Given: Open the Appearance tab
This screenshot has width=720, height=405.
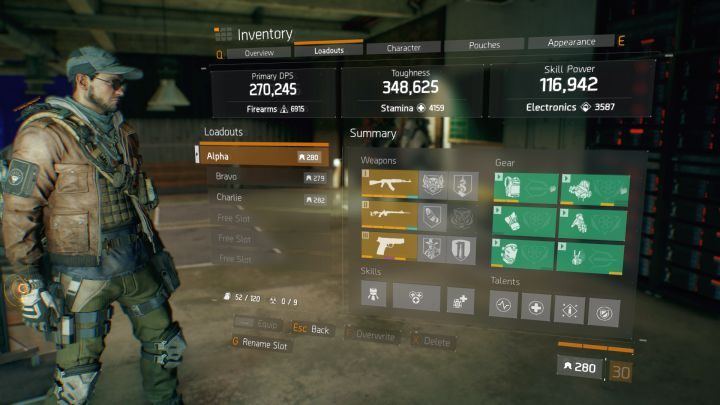Looking at the screenshot, I should (571, 43).
